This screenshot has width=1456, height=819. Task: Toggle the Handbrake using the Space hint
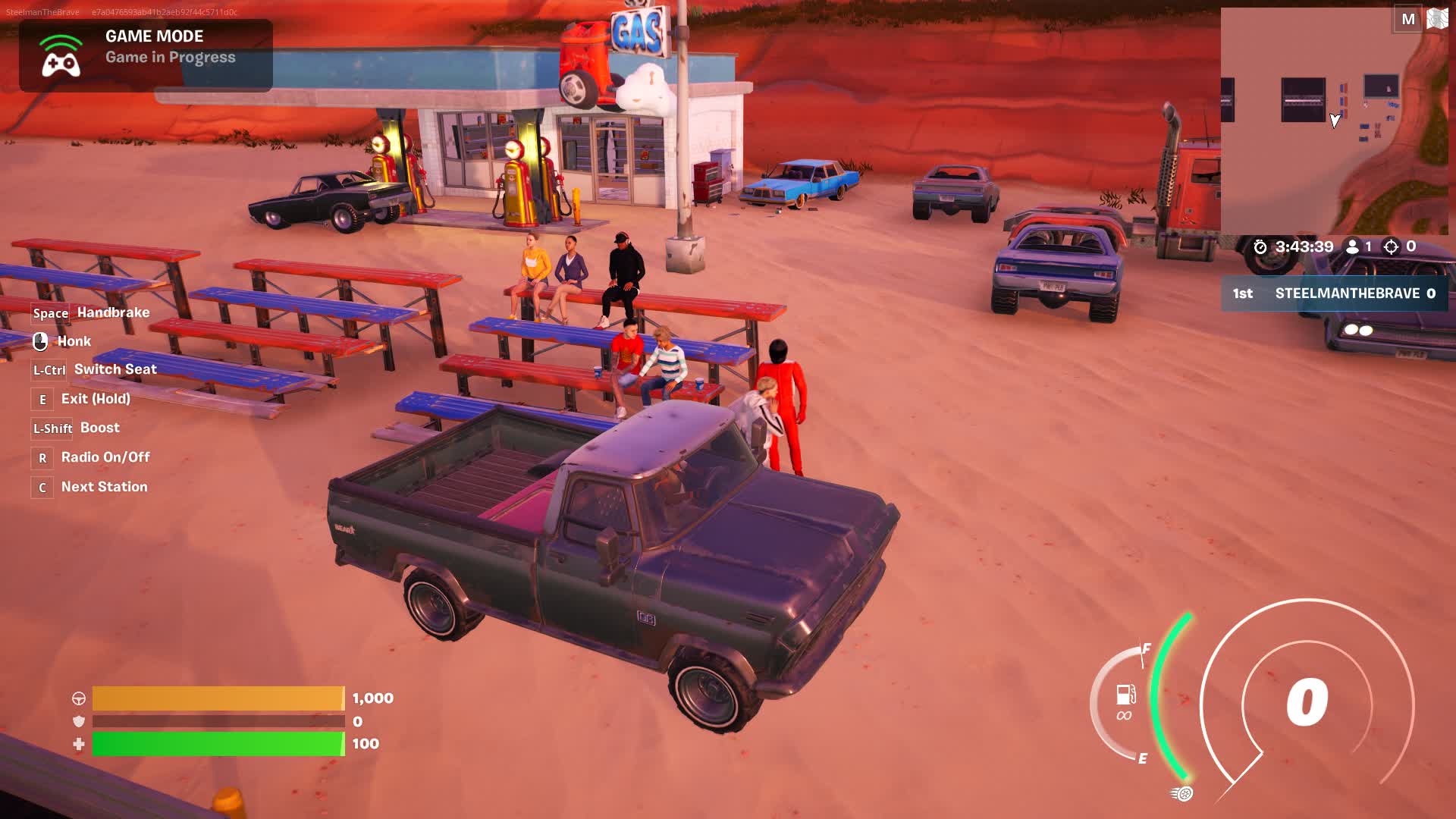click(50, 312)
